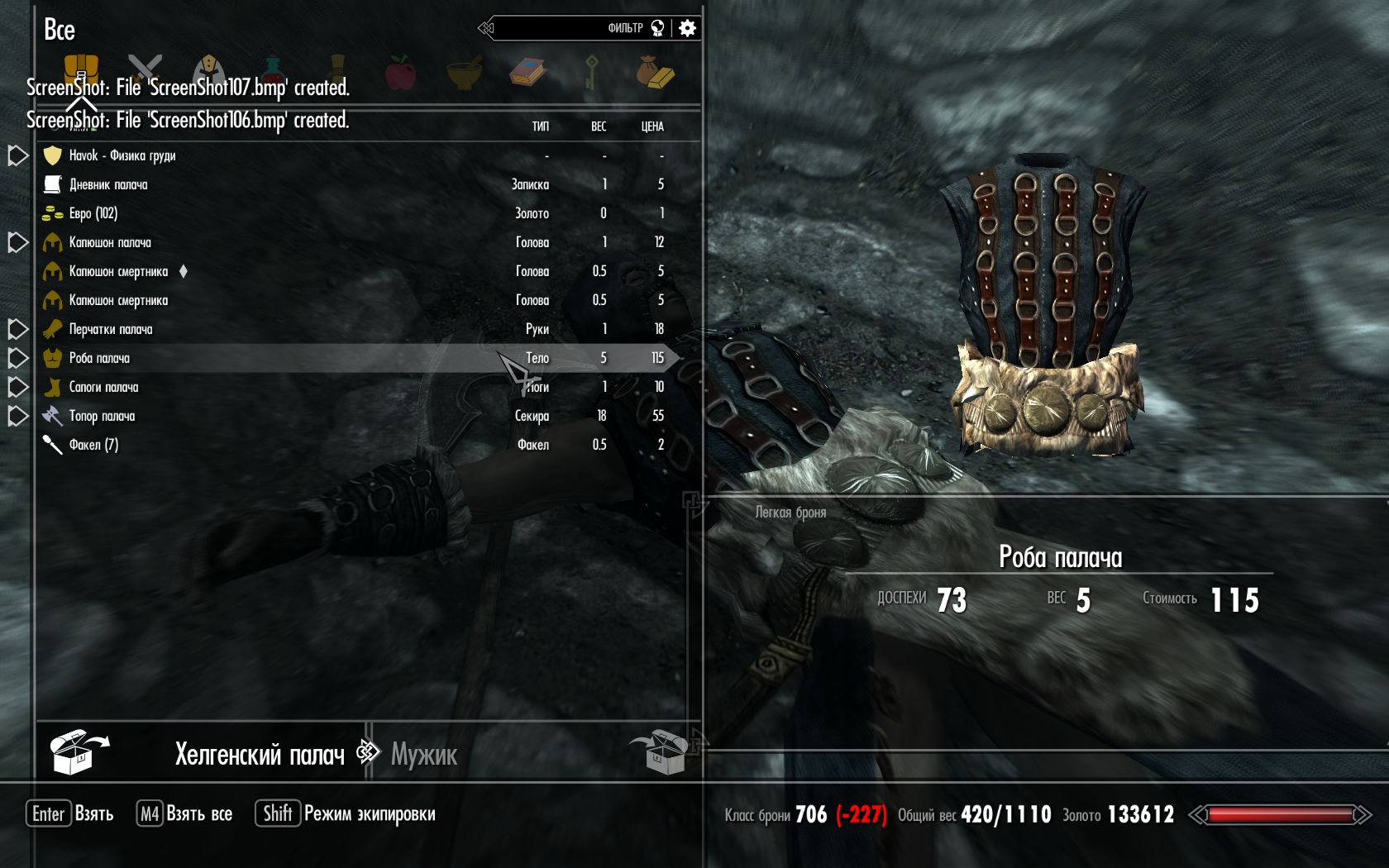Switch to the Мужик inventory tab
This screenshot has width=1389, height=868.
pos(424,754)
